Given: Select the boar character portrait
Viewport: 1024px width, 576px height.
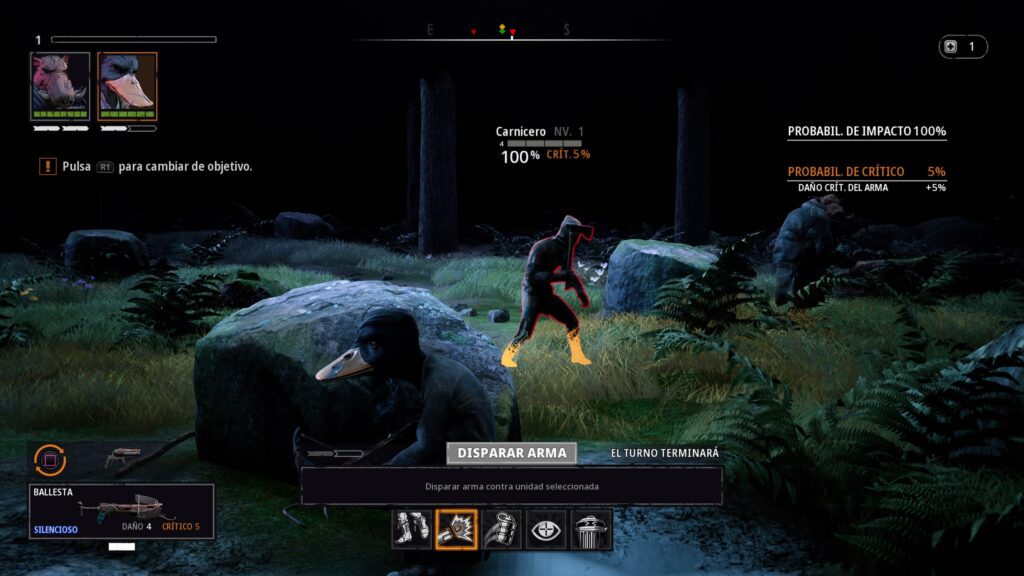Looking at the screenshot, I should [x=60, y=86].
